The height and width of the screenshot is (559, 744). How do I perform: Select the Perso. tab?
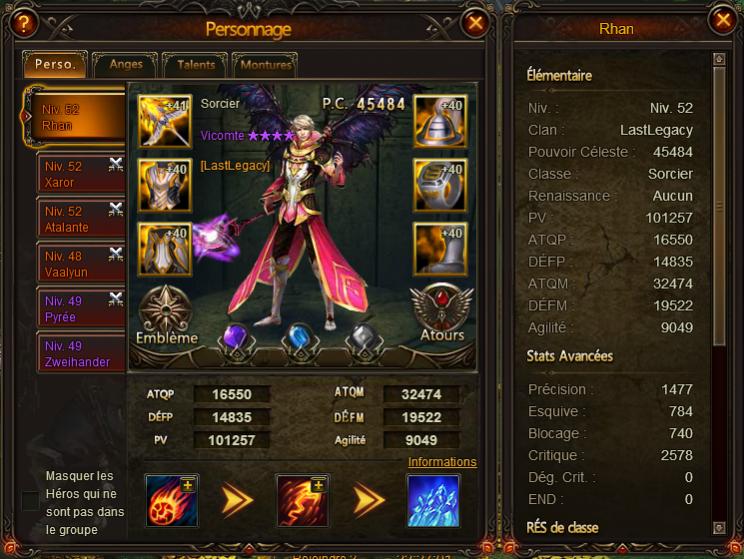[56, 65]
